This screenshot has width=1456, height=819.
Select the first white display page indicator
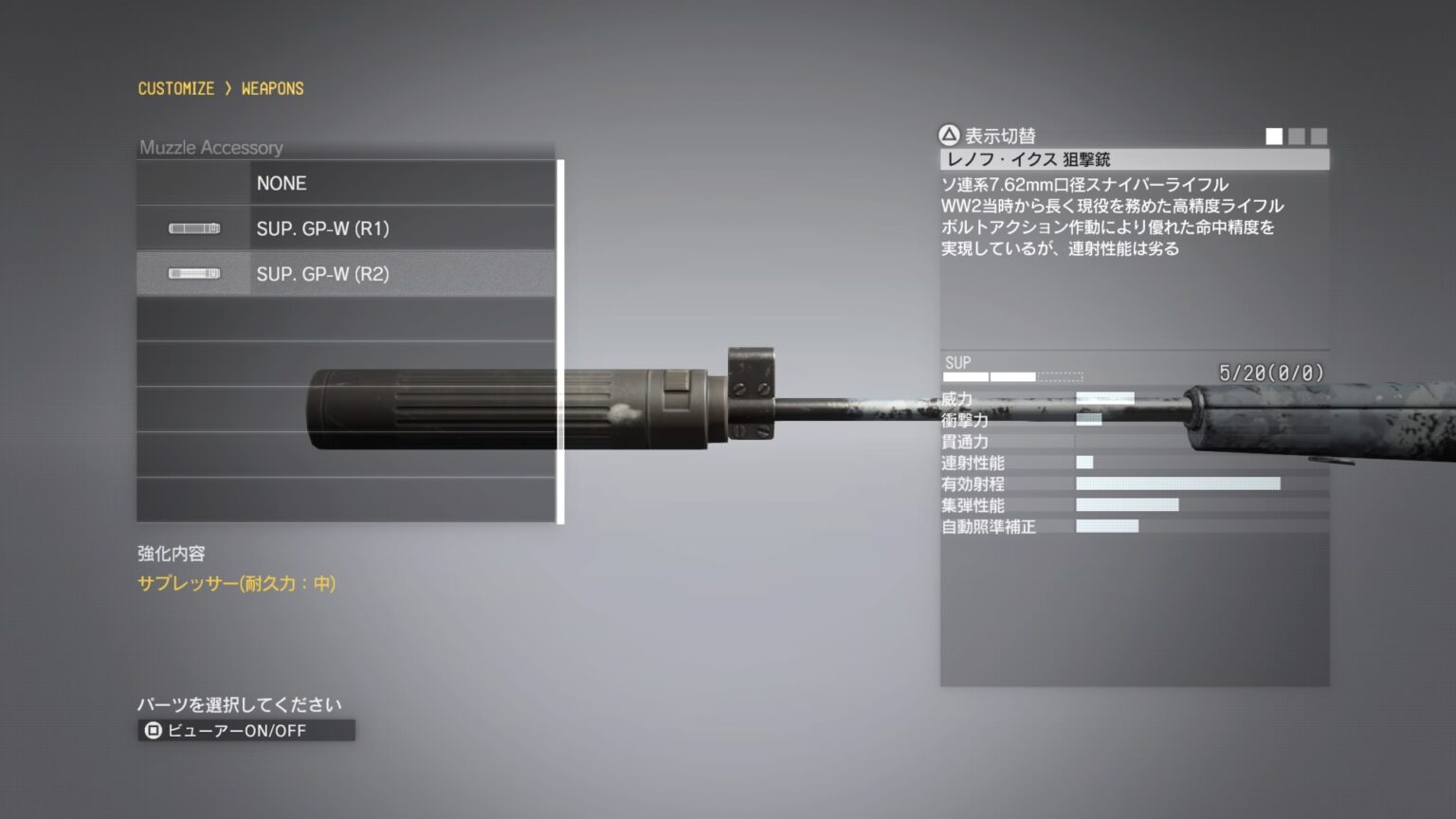click(1274, 136)
